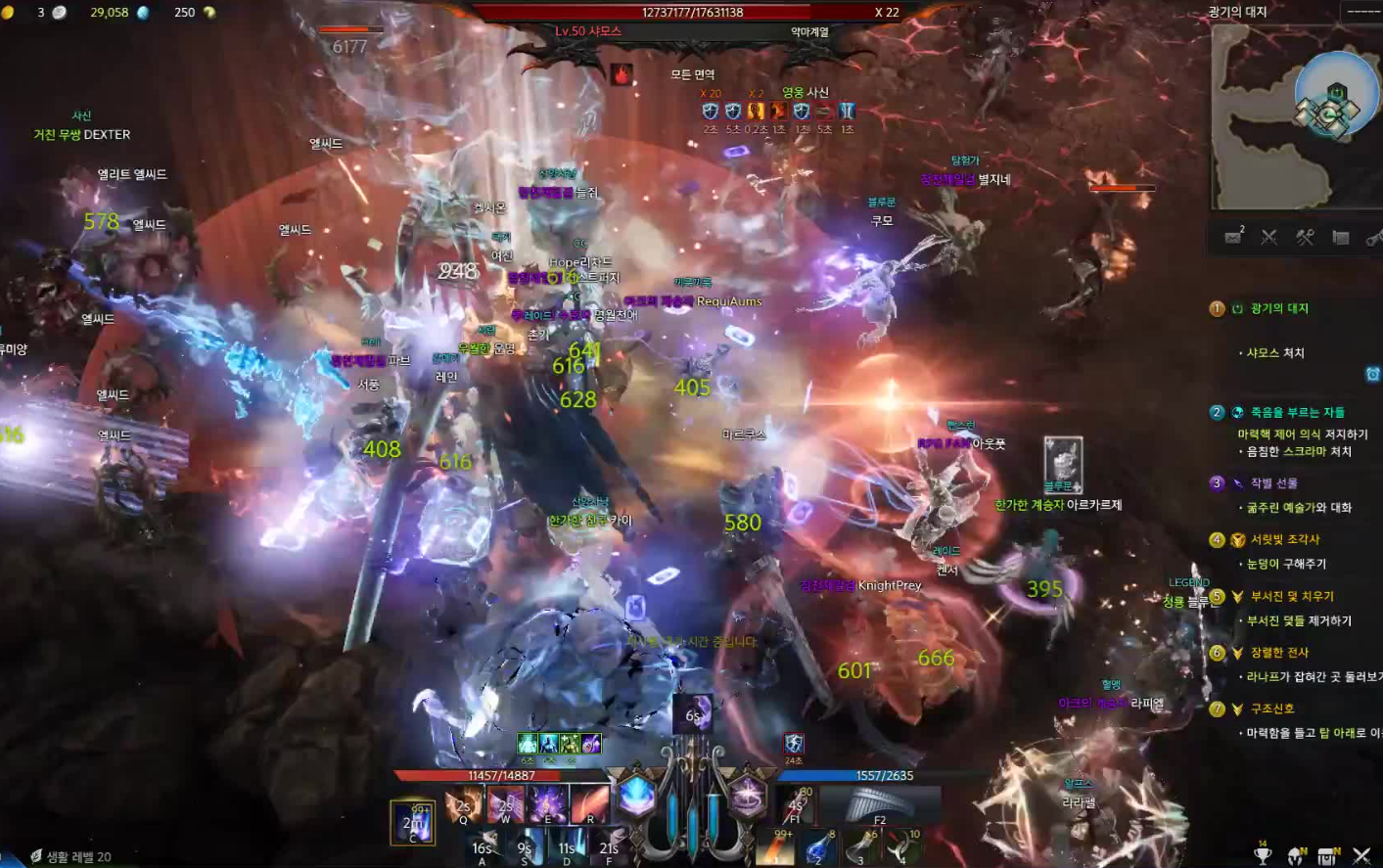Open the minimap of the area
This screenshot has height=868, width=1383.
tap(1292, 117)
